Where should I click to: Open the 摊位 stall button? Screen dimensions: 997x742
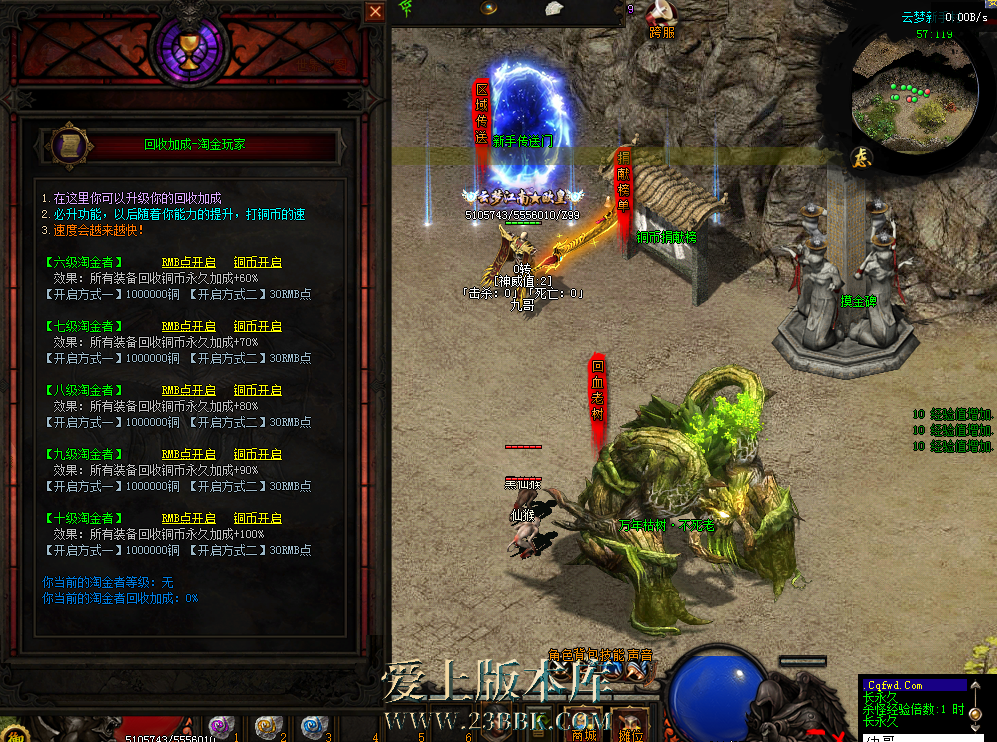click(x=628, y=724)
